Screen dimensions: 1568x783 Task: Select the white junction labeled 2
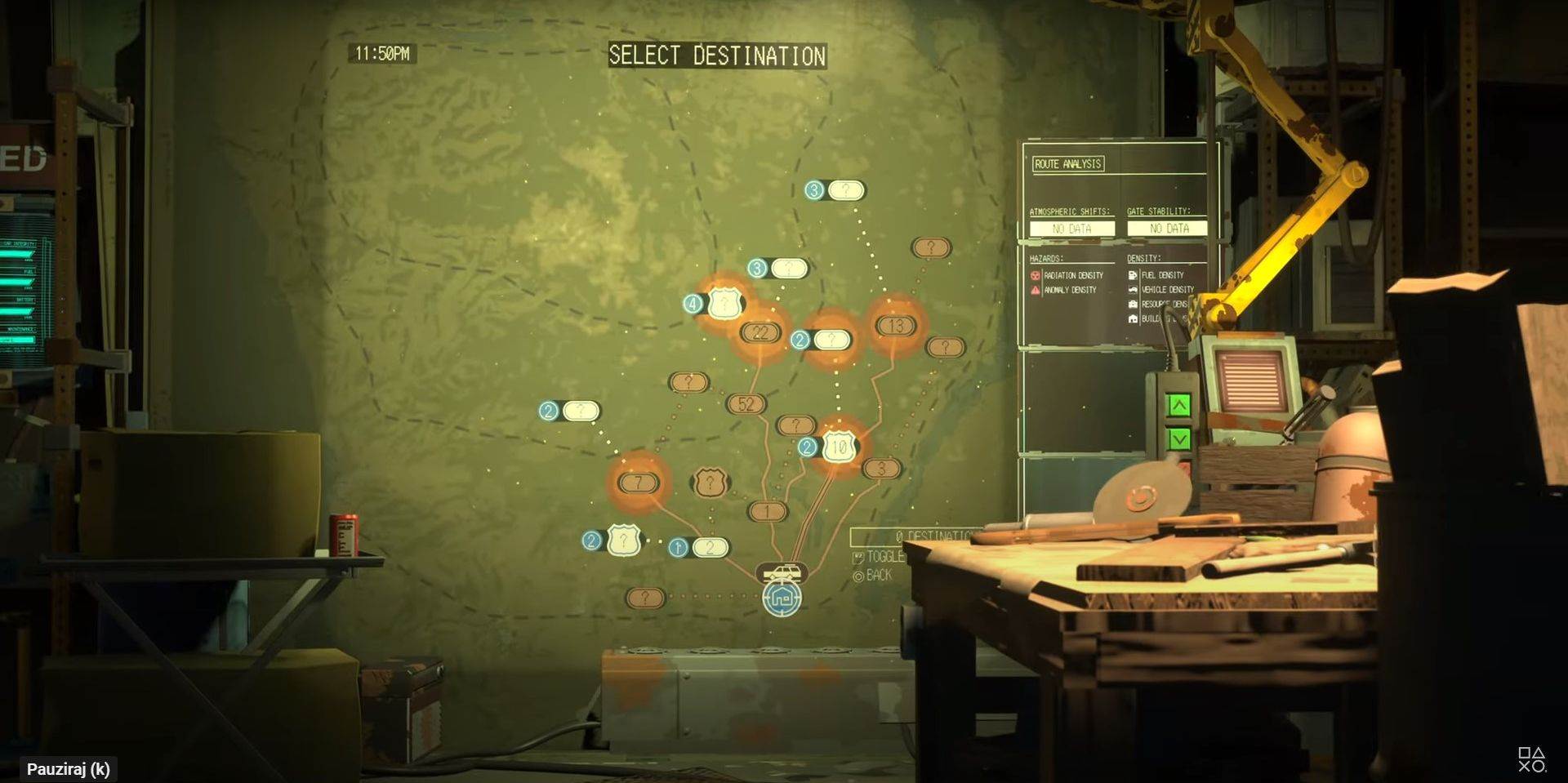coord(710,547)
